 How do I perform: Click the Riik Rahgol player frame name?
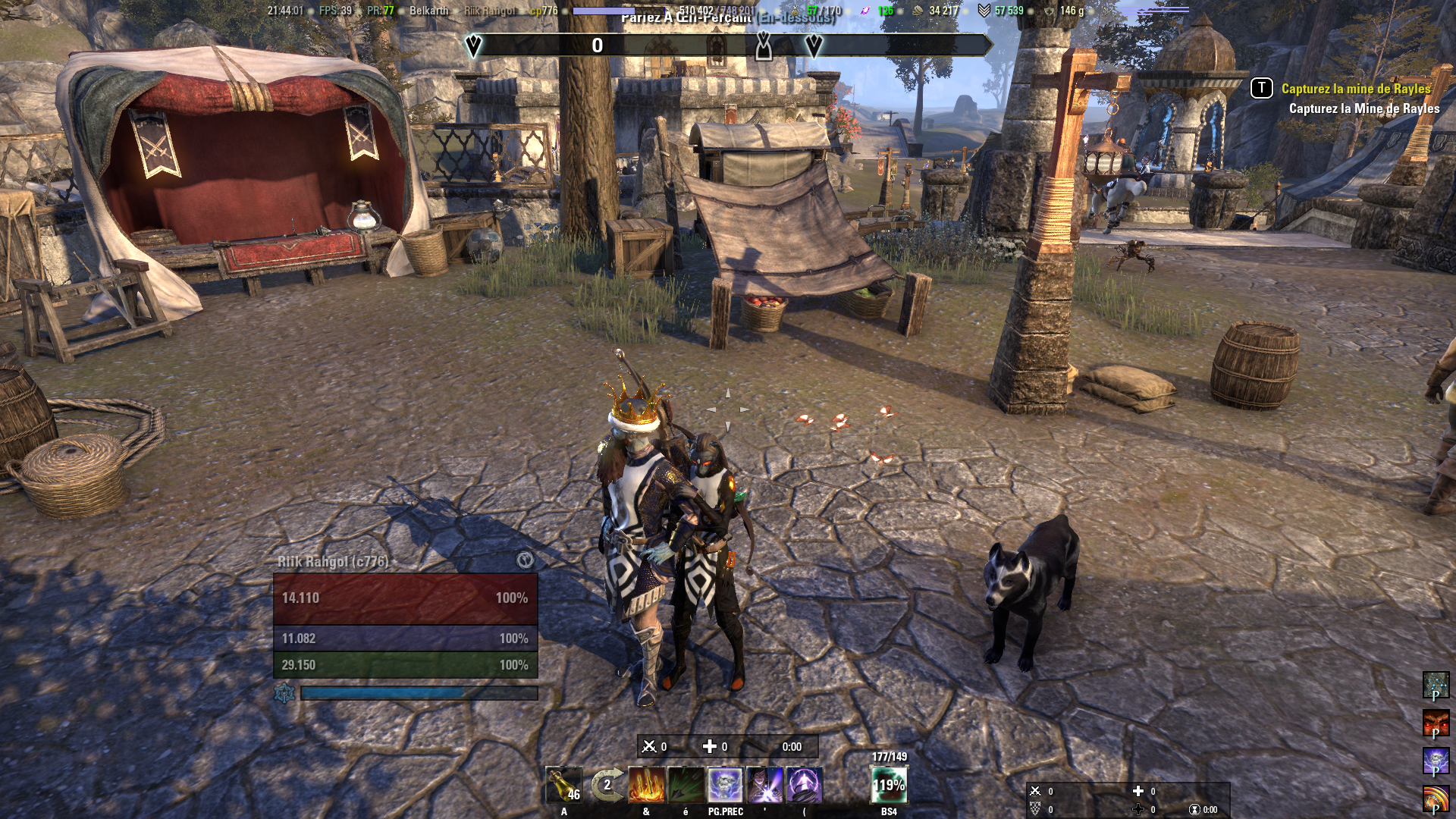point(333,562)
